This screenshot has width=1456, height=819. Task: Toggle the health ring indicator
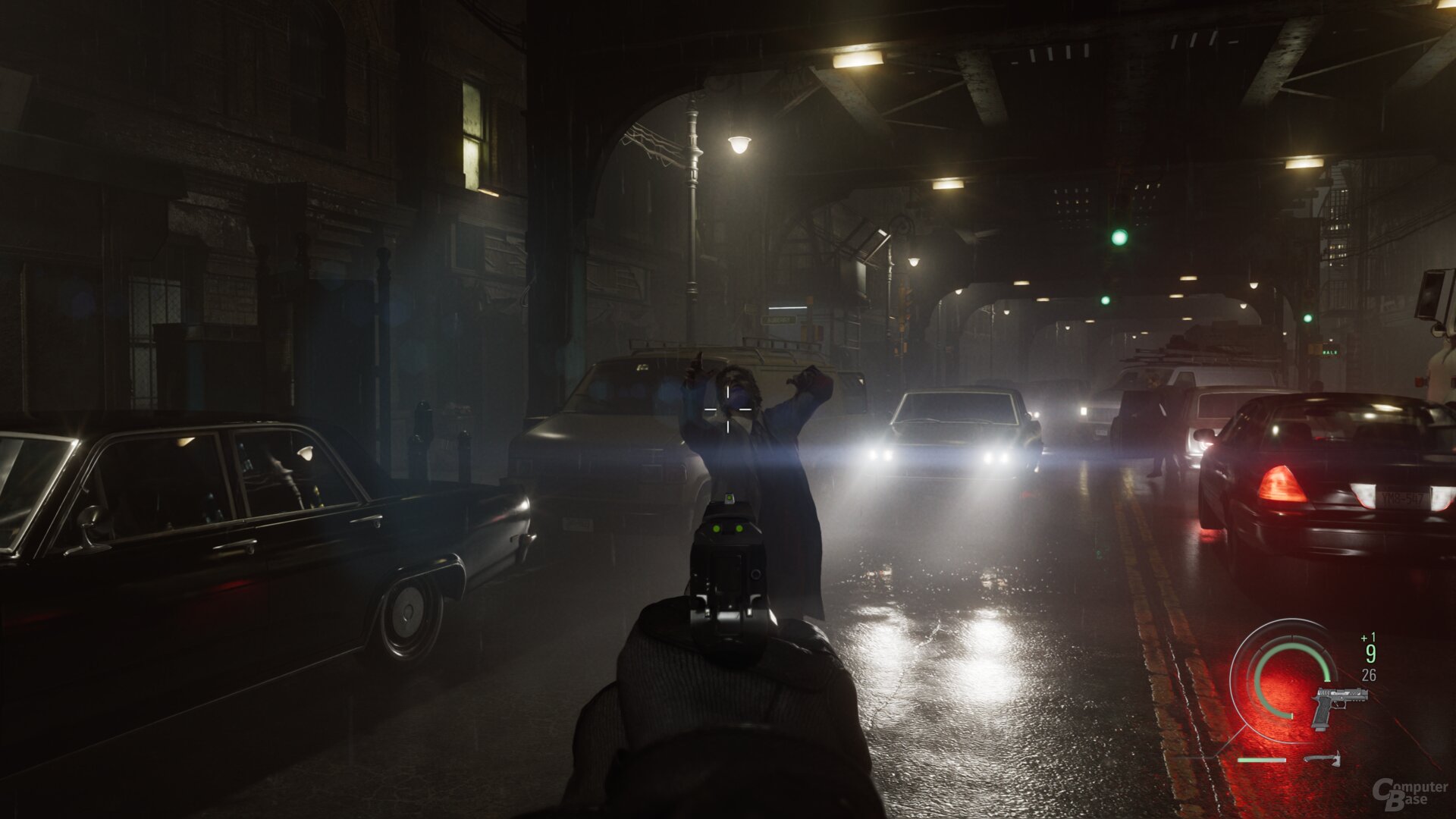pos(1281,676)
